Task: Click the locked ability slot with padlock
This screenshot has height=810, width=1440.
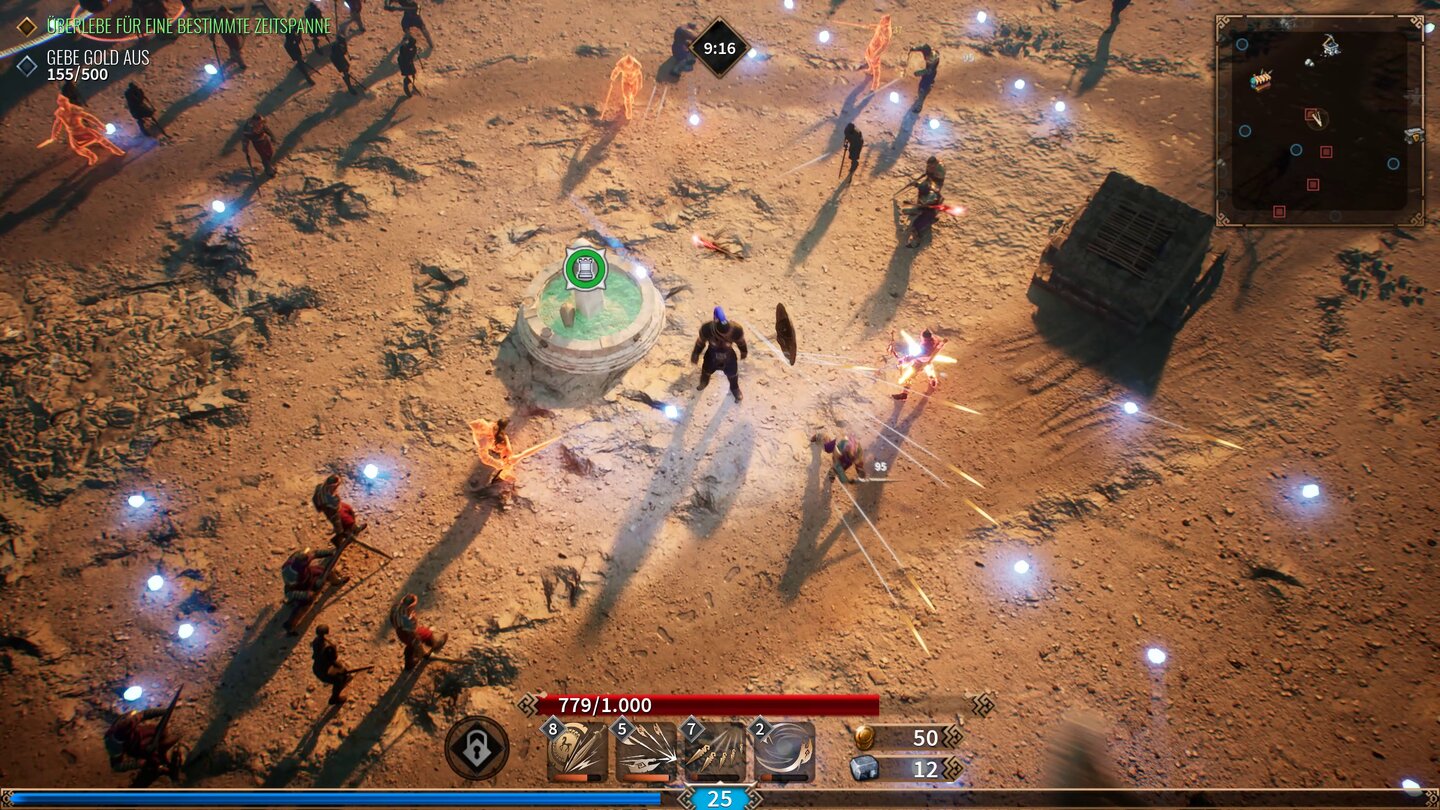Action: pos(477,748)
